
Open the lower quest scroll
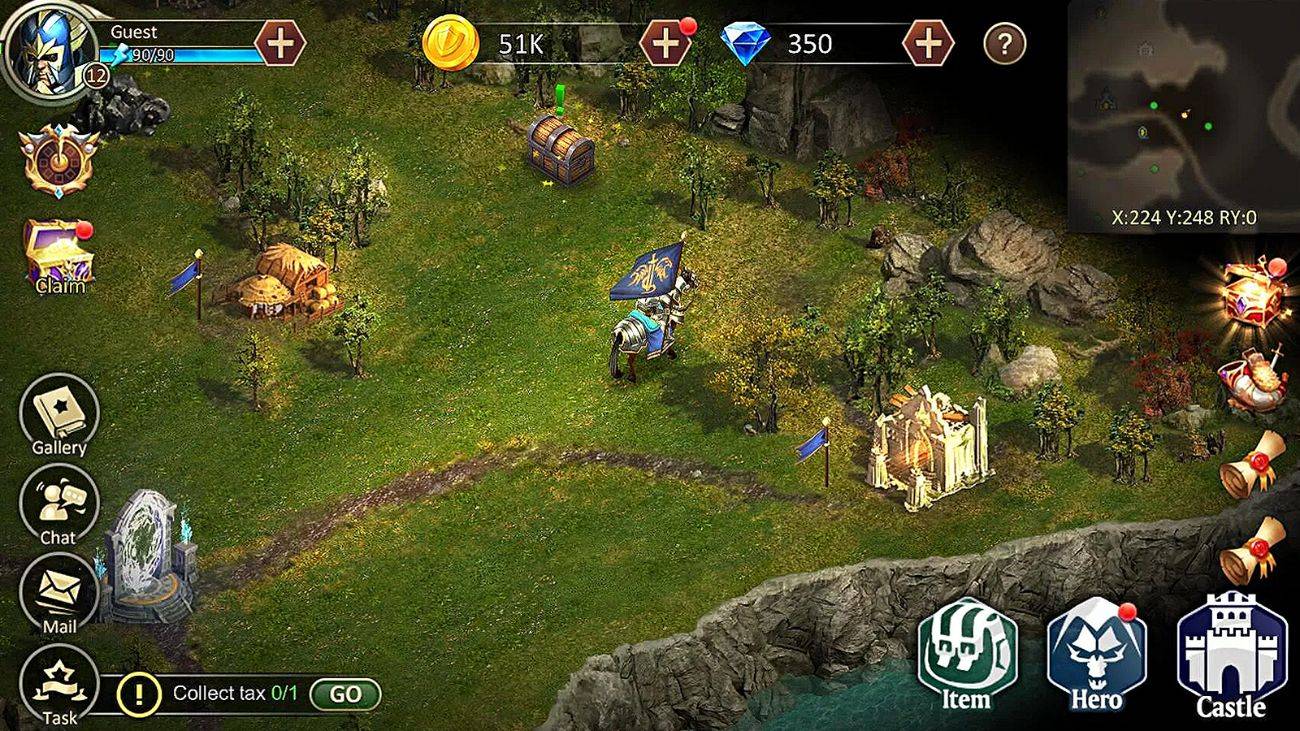(x=1251, y=545)
